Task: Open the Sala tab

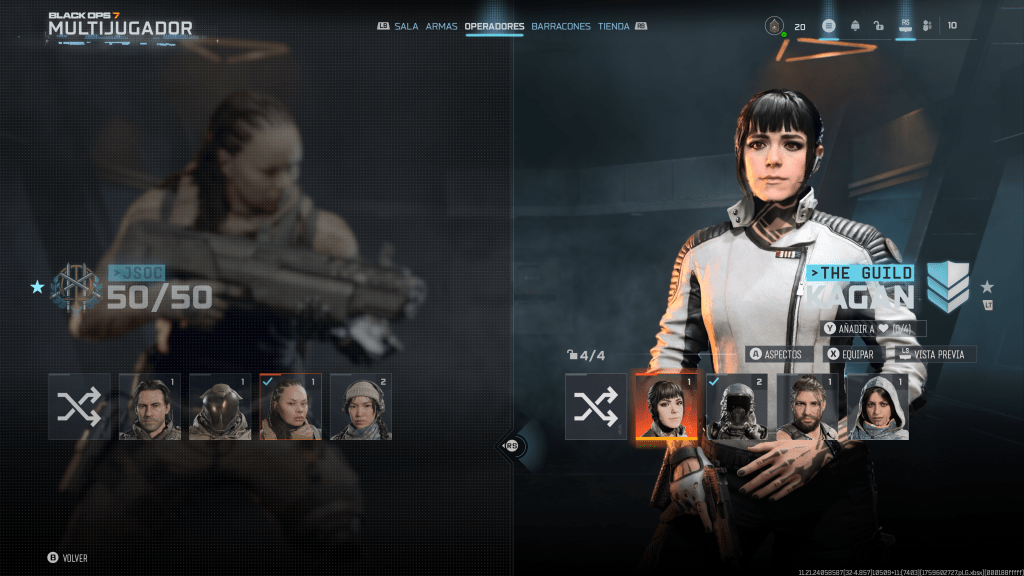Action: [406, 26]
